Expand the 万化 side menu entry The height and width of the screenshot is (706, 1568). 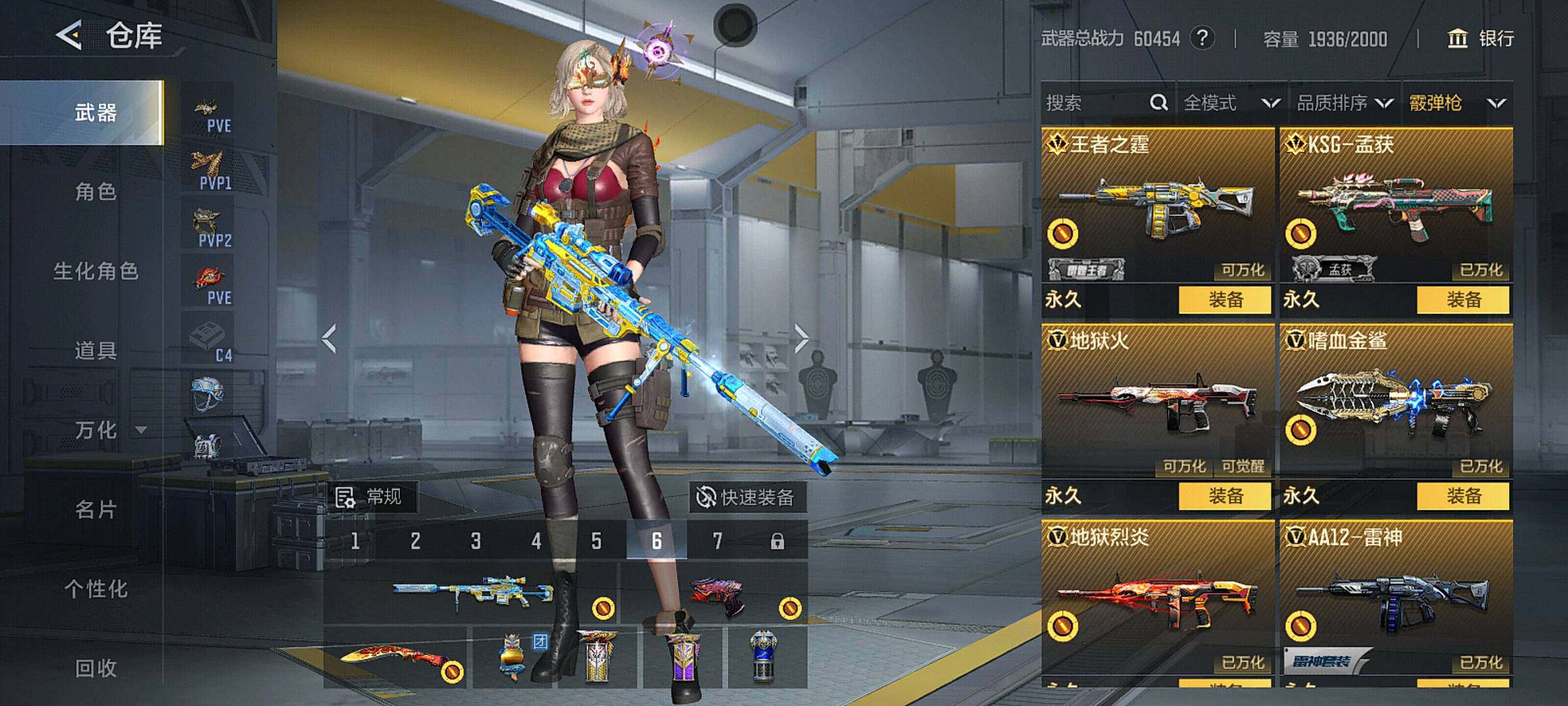[105, 430]
